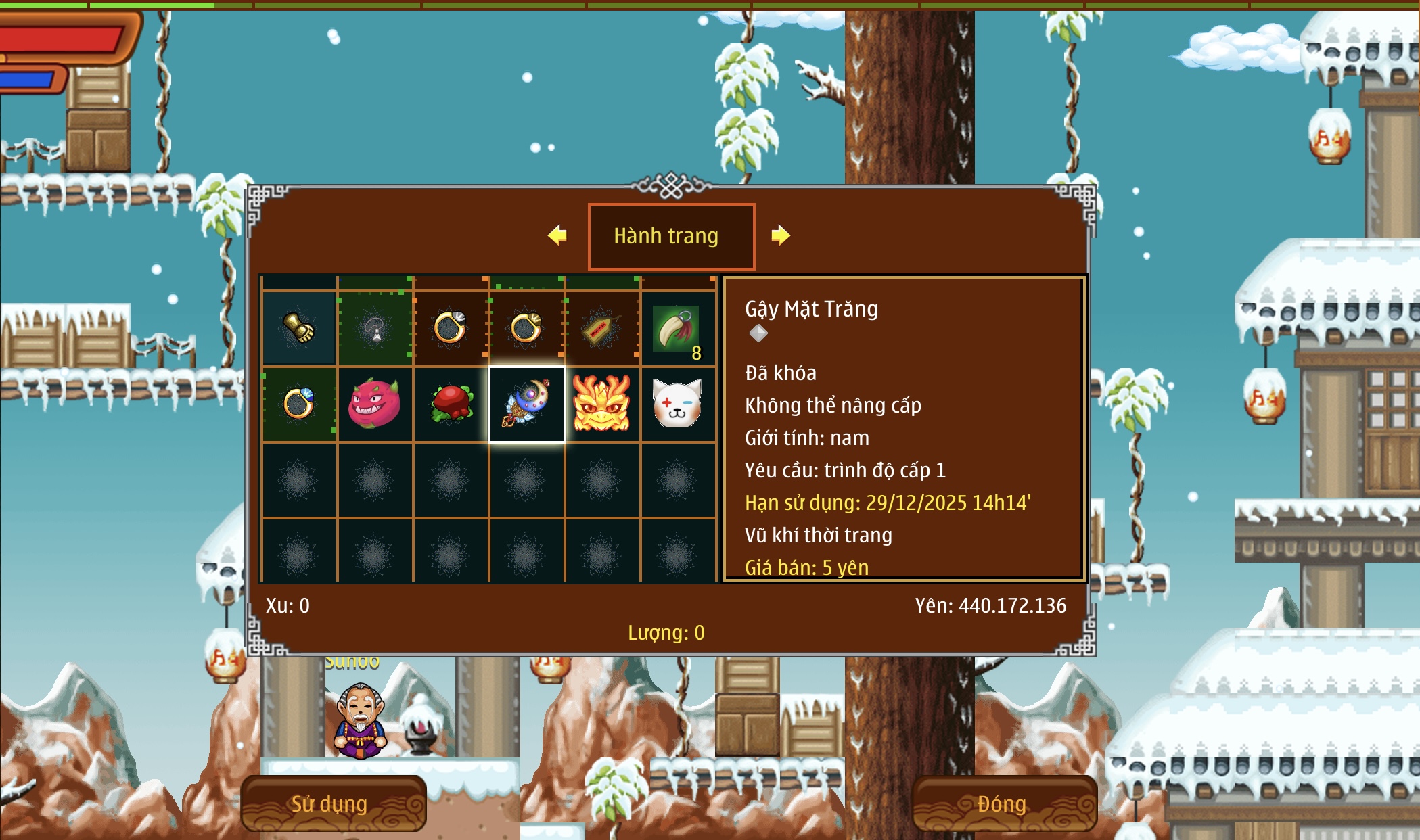
Task: Close the inventory with Đóng
Action: (x=1003, y=803)
